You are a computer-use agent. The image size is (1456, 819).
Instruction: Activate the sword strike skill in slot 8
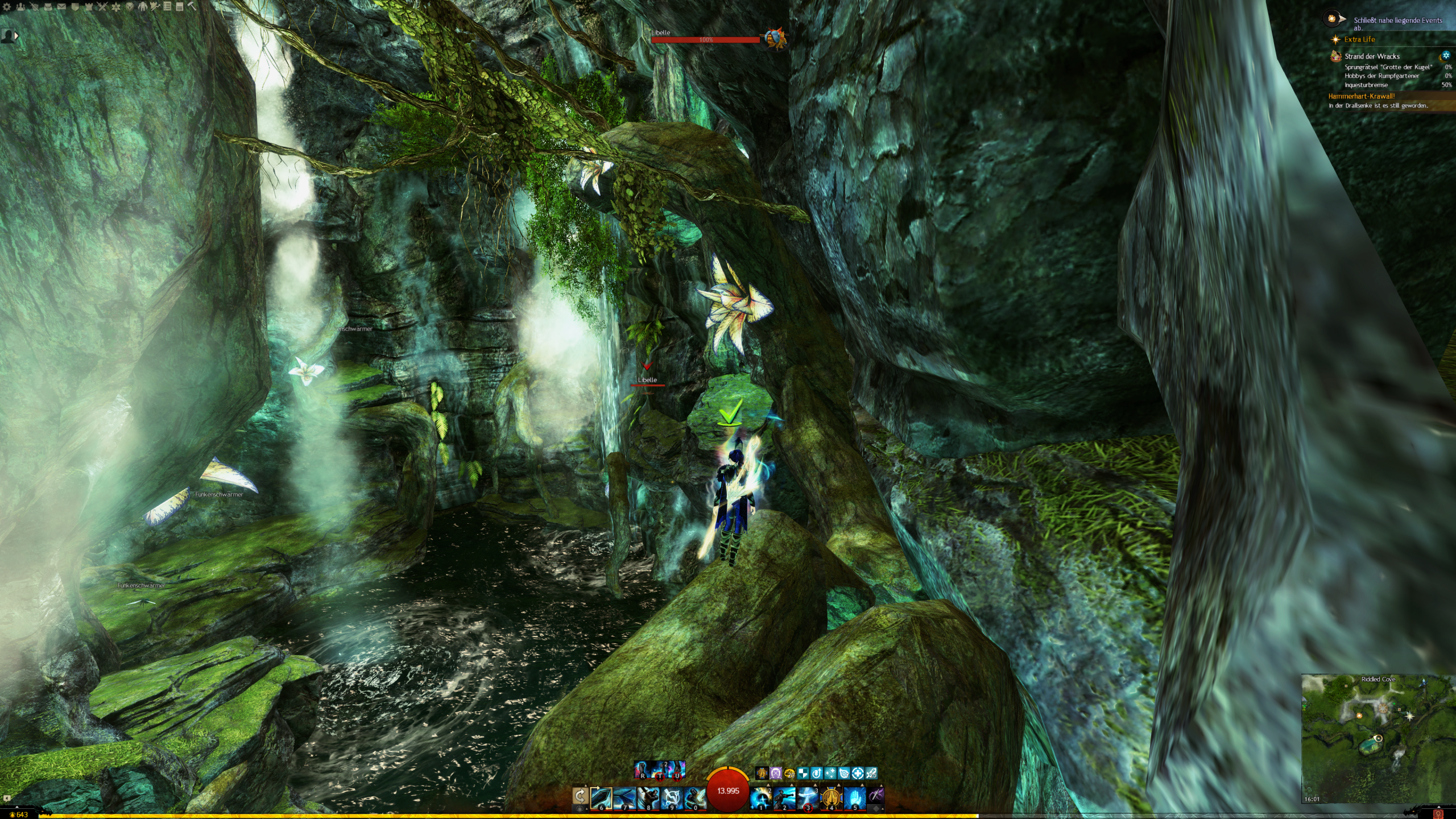pyautogui.click(x=648, y=797)
